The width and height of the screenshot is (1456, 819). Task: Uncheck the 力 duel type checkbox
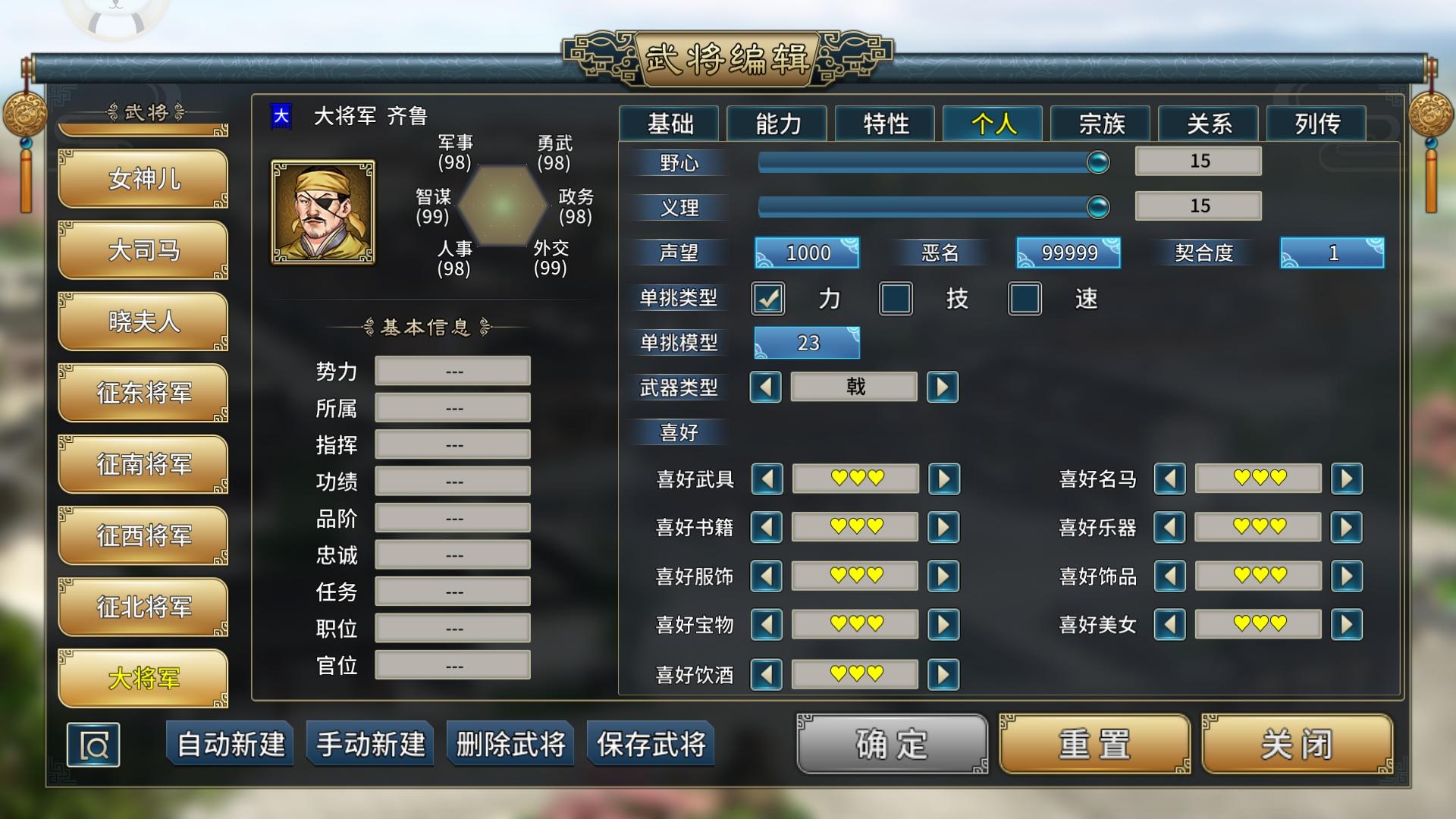tap(768, 299)
